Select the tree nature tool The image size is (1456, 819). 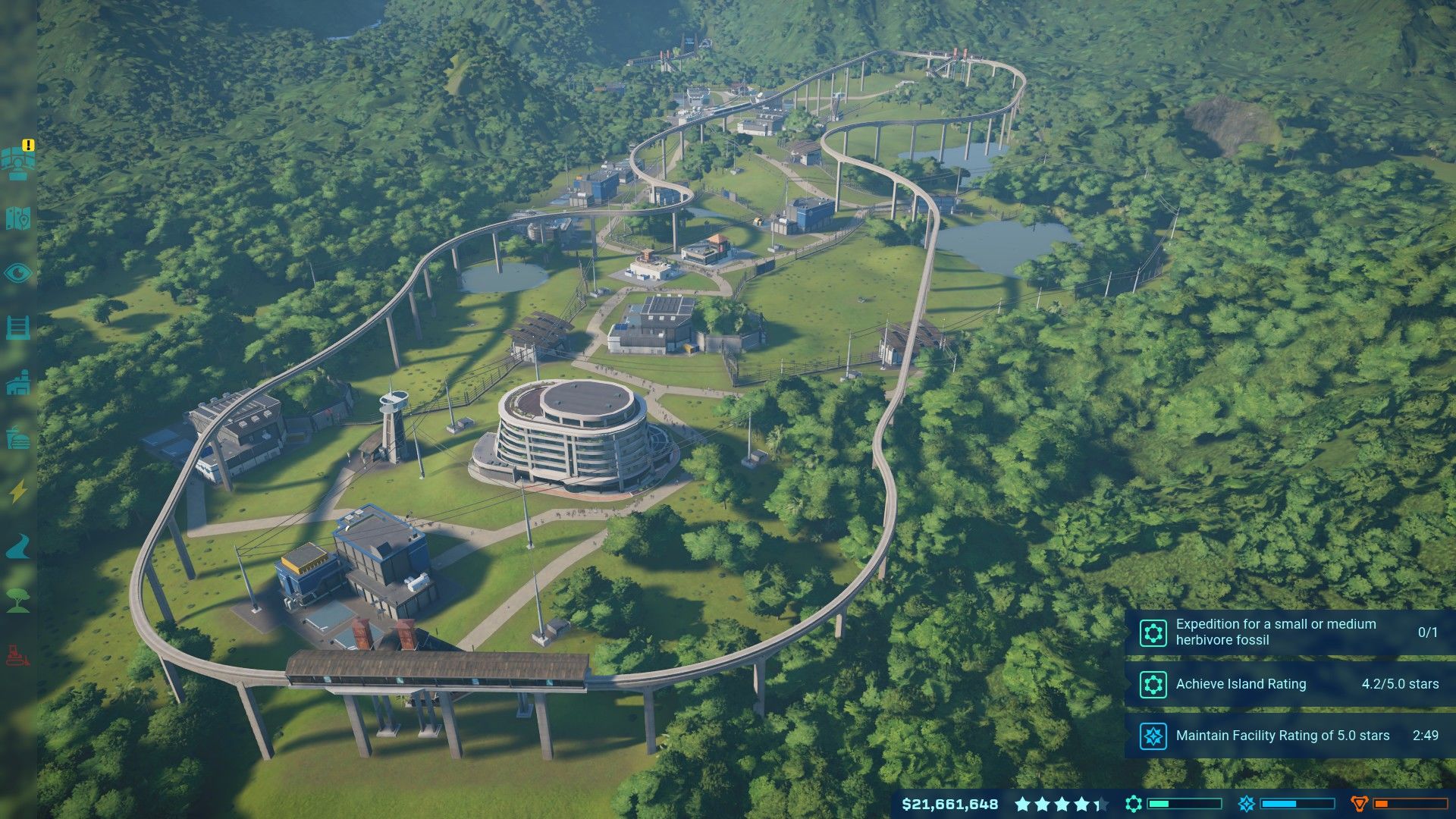pos(18,600)
